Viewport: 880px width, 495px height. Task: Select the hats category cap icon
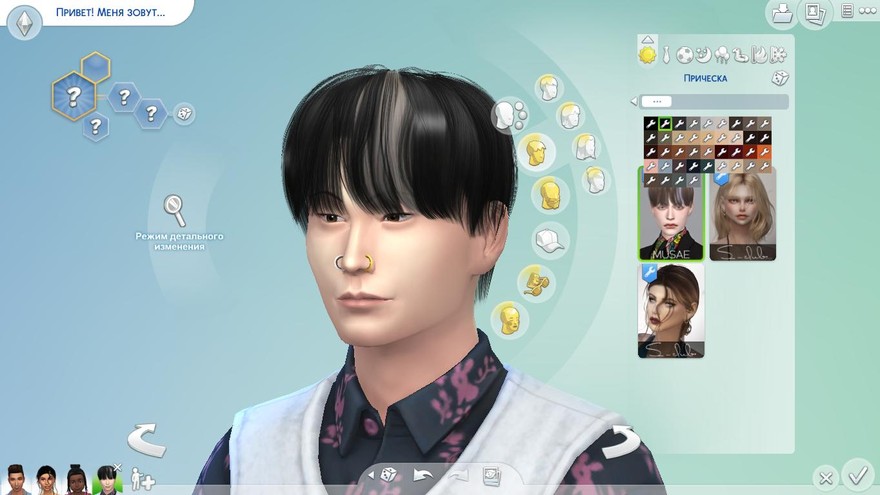pos(549,240)
